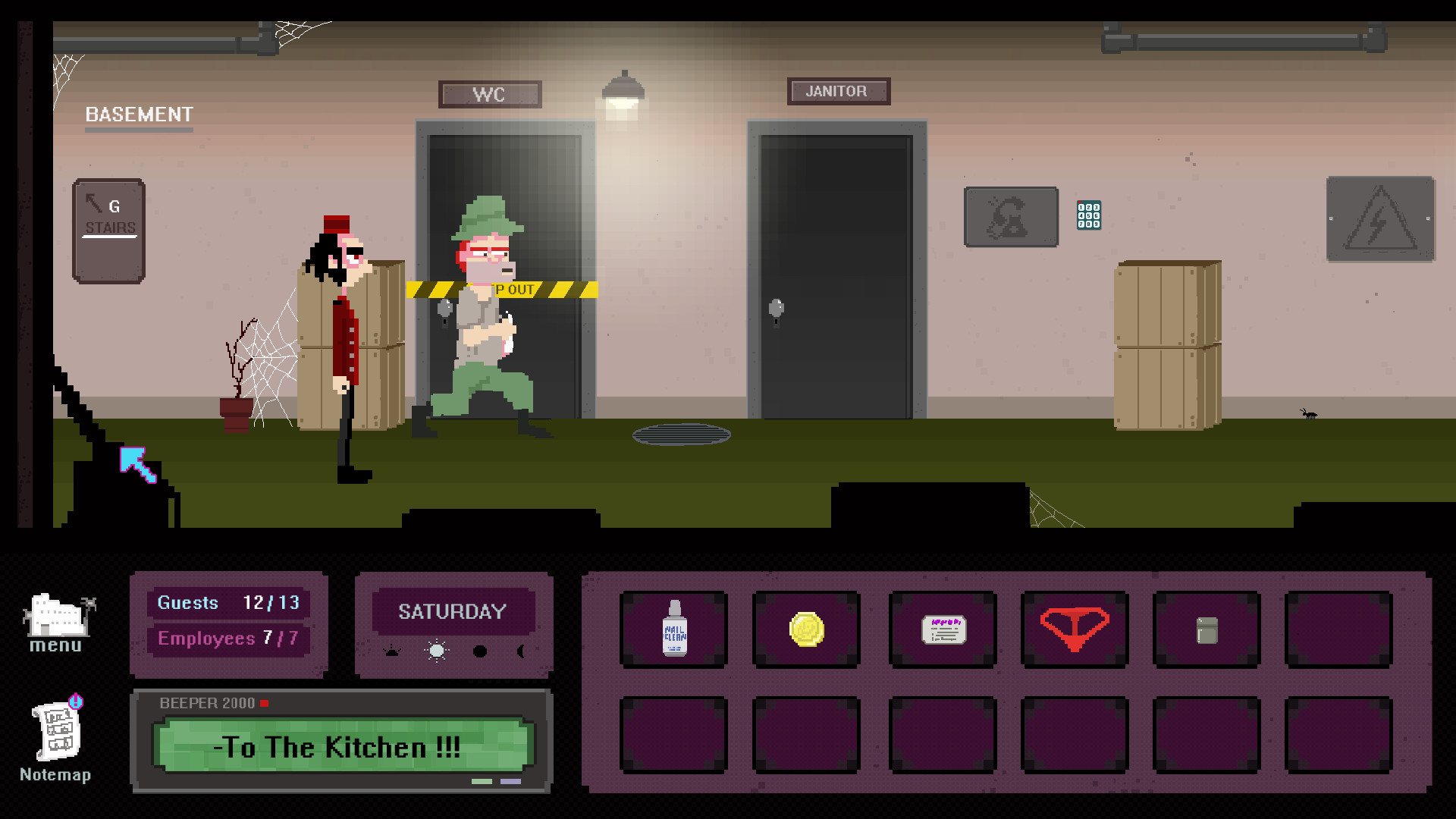Pick the gold coin from inventory

[x=806, y=629]
